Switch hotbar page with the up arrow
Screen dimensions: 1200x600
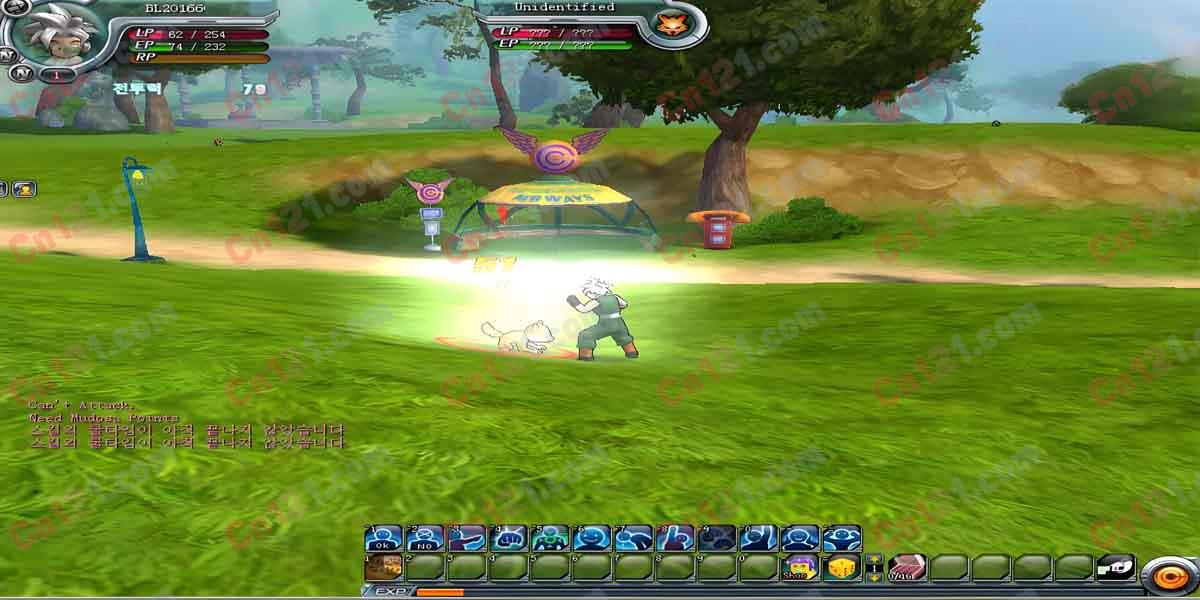point(874,560)
